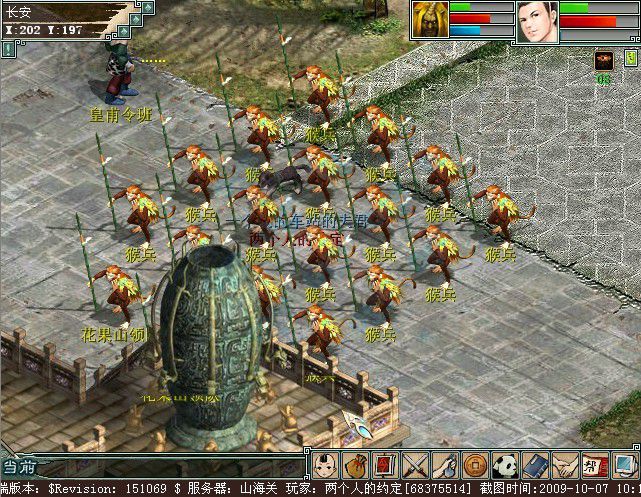Click the 当前 chat channel button
This screenshot has height=497, width=641.
point(20,466)
